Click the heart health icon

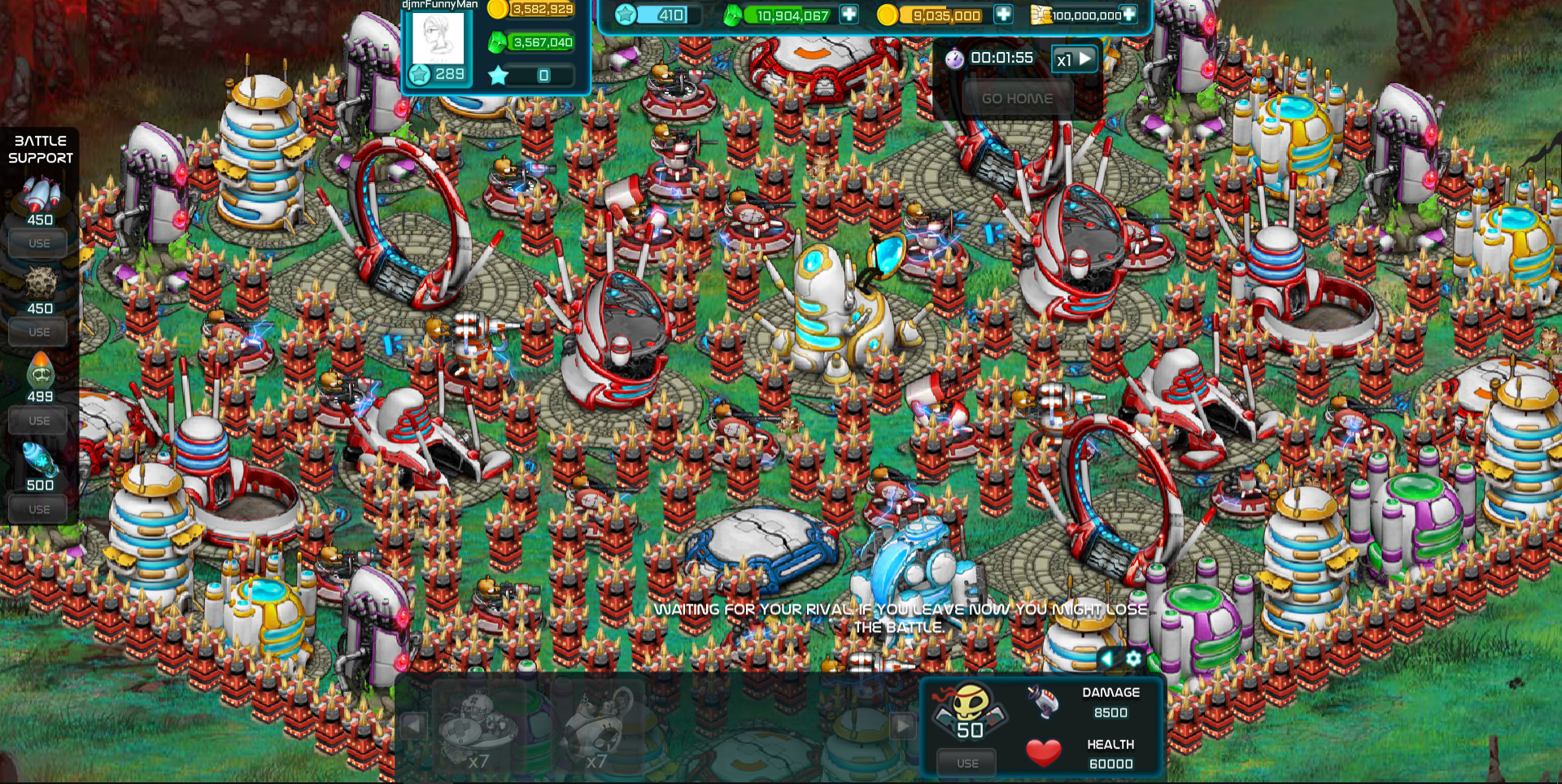coord(1044,752)
